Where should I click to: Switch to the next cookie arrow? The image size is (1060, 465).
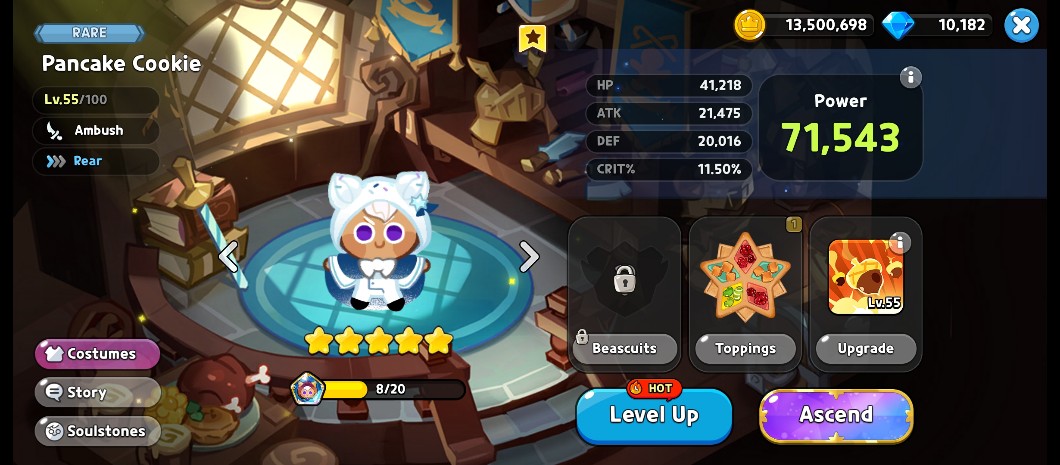[529, 257]
